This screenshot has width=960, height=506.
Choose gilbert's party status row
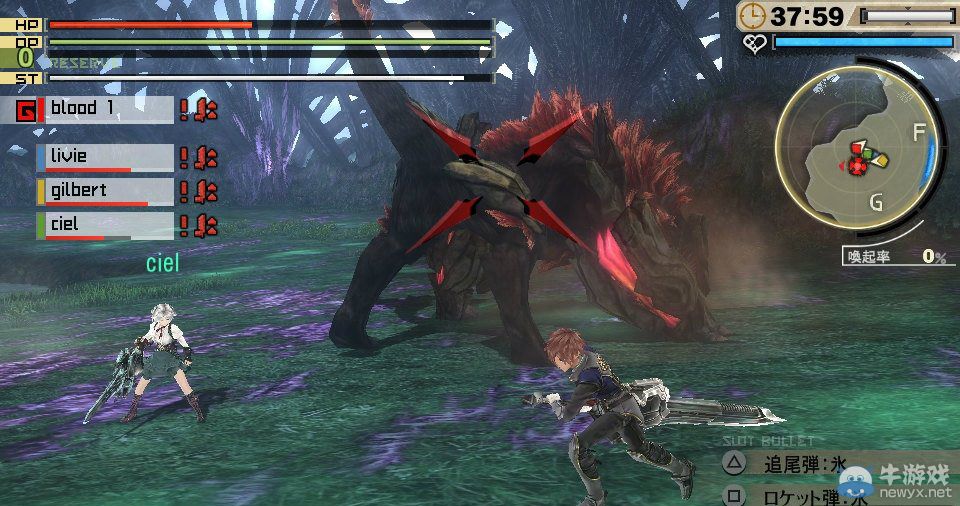click(108, 190)
